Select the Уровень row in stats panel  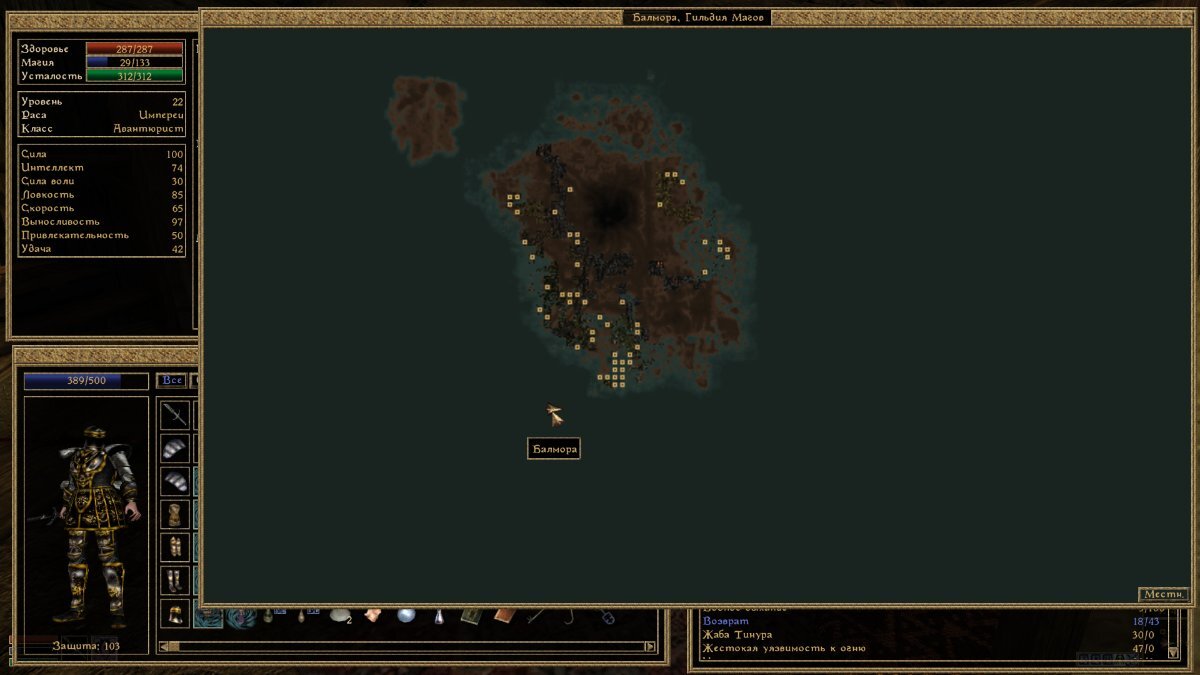click(x=101, y=102)
